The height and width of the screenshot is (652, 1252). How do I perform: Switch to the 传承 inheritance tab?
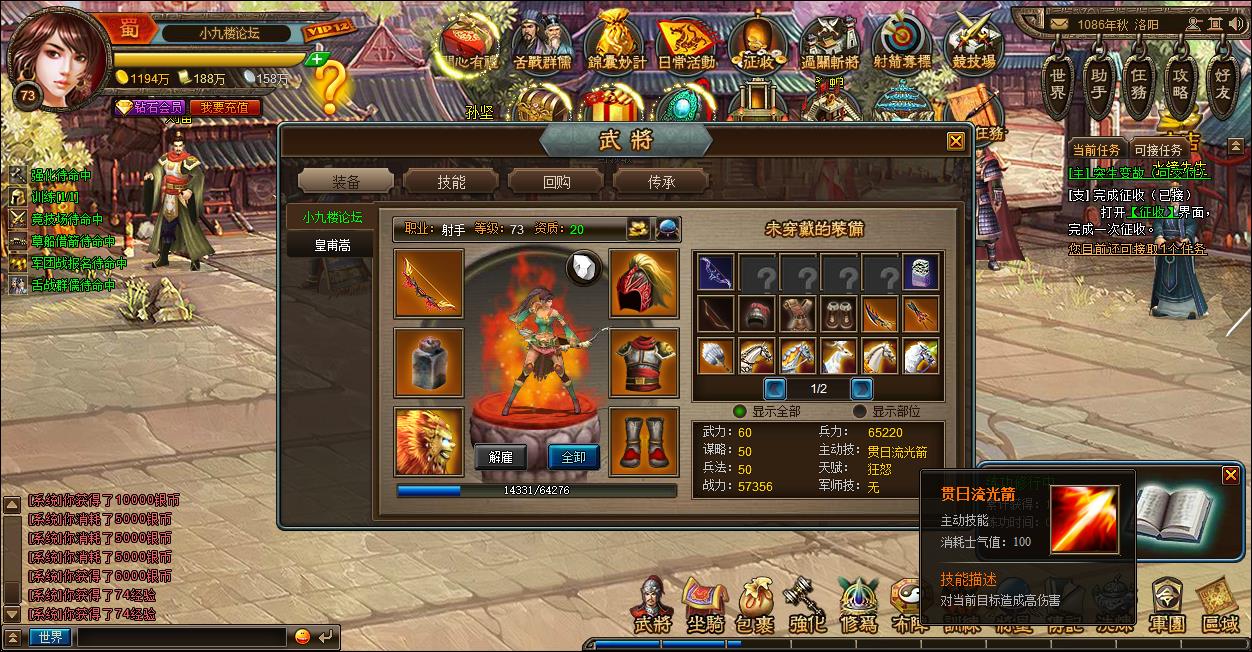coord(661,181)
